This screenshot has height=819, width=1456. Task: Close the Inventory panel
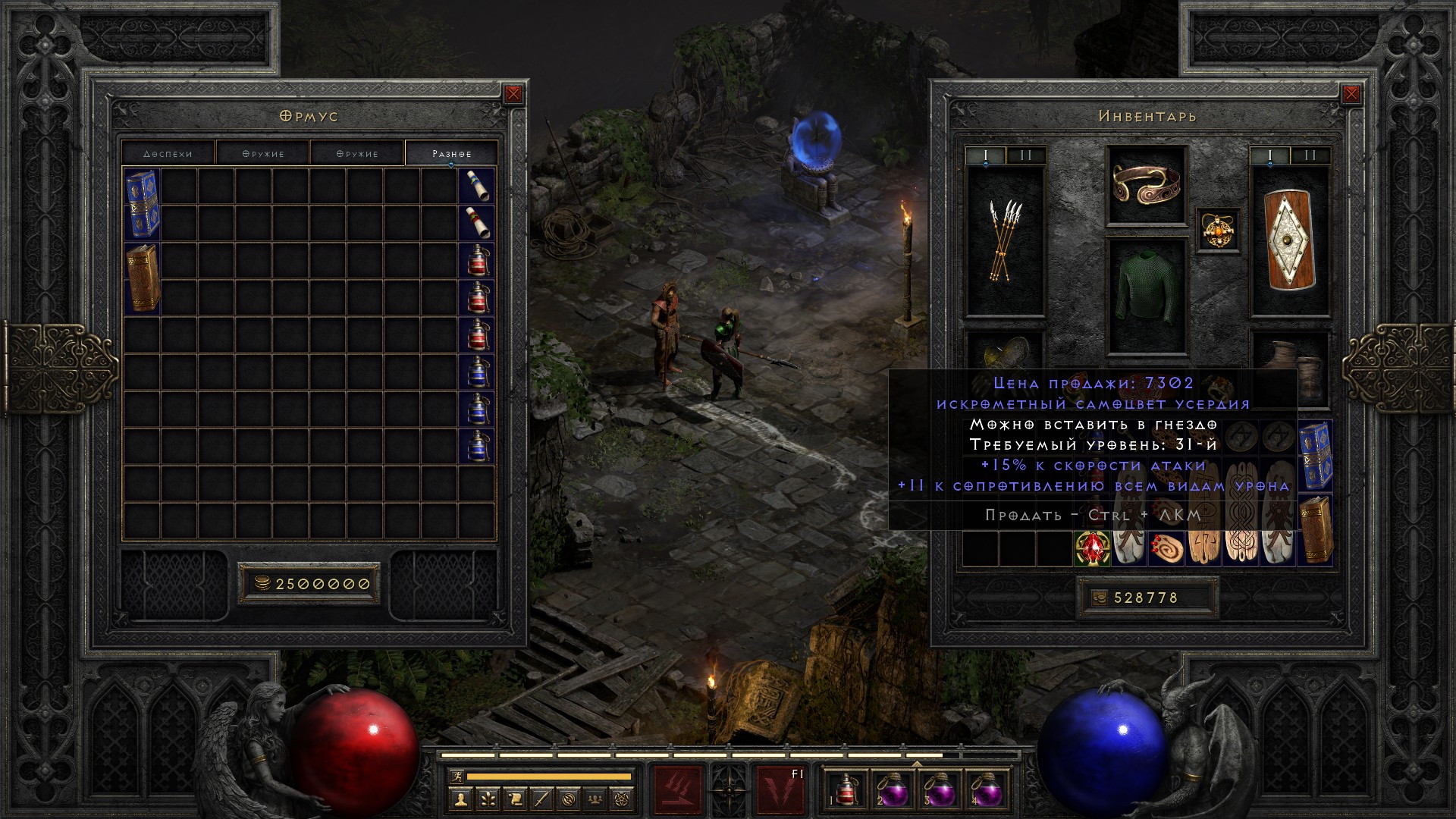click(x=1351, y=94)
